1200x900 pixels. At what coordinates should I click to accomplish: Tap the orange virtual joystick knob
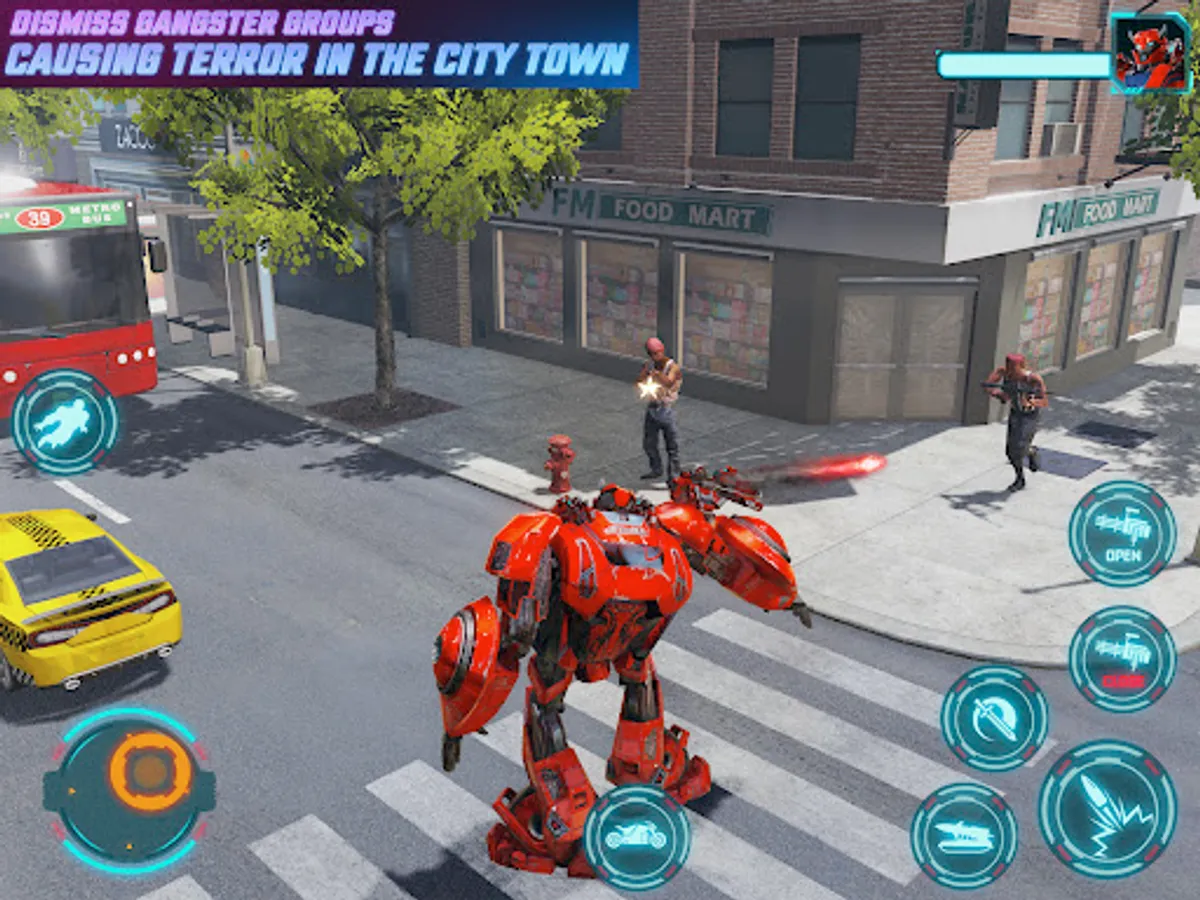150,771
